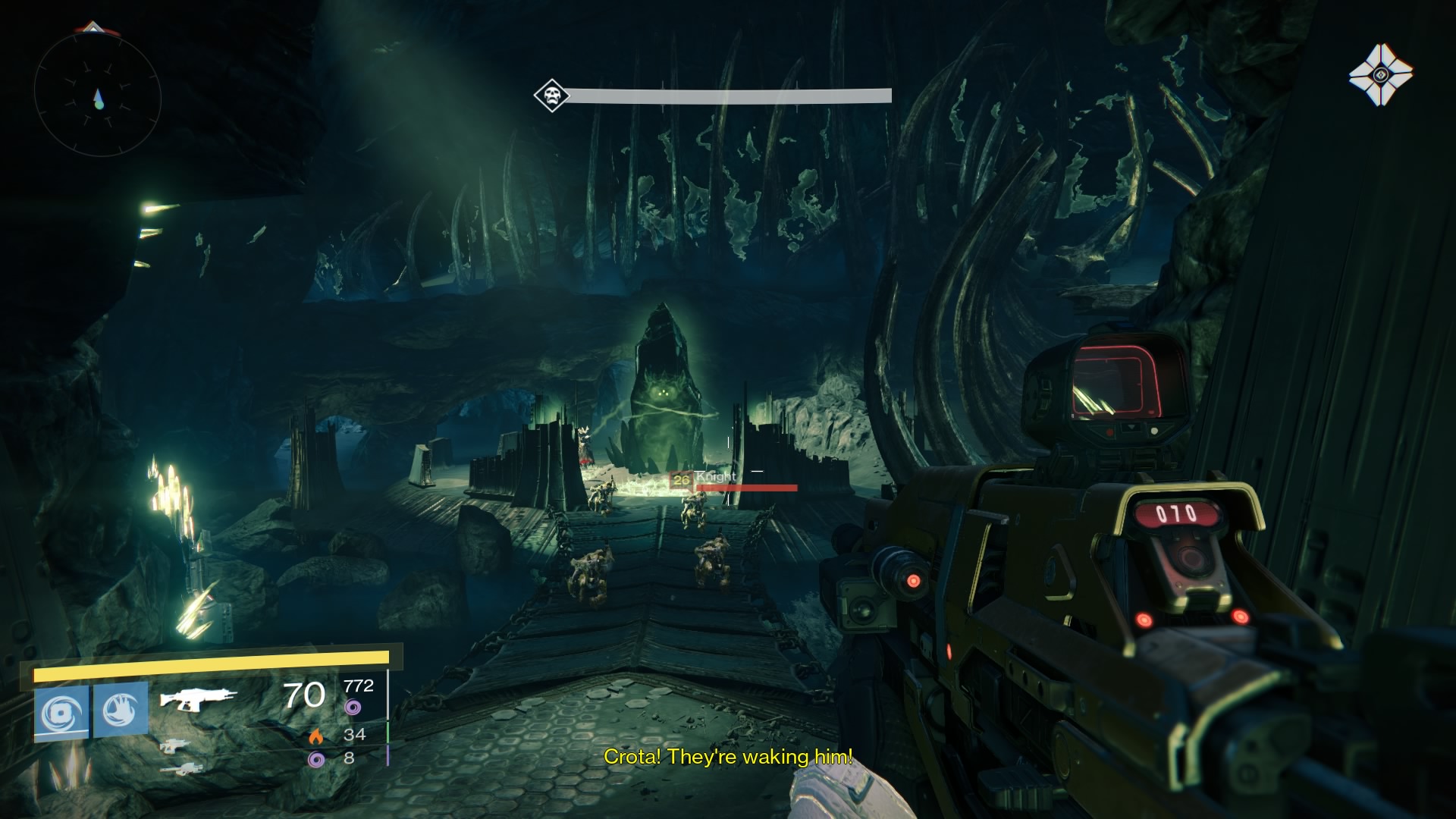Image resolution: width=1456 pixels, height=819 pixels.
Task: Click the skull icon beside the boss bar
Action: [x=551, y=96]
